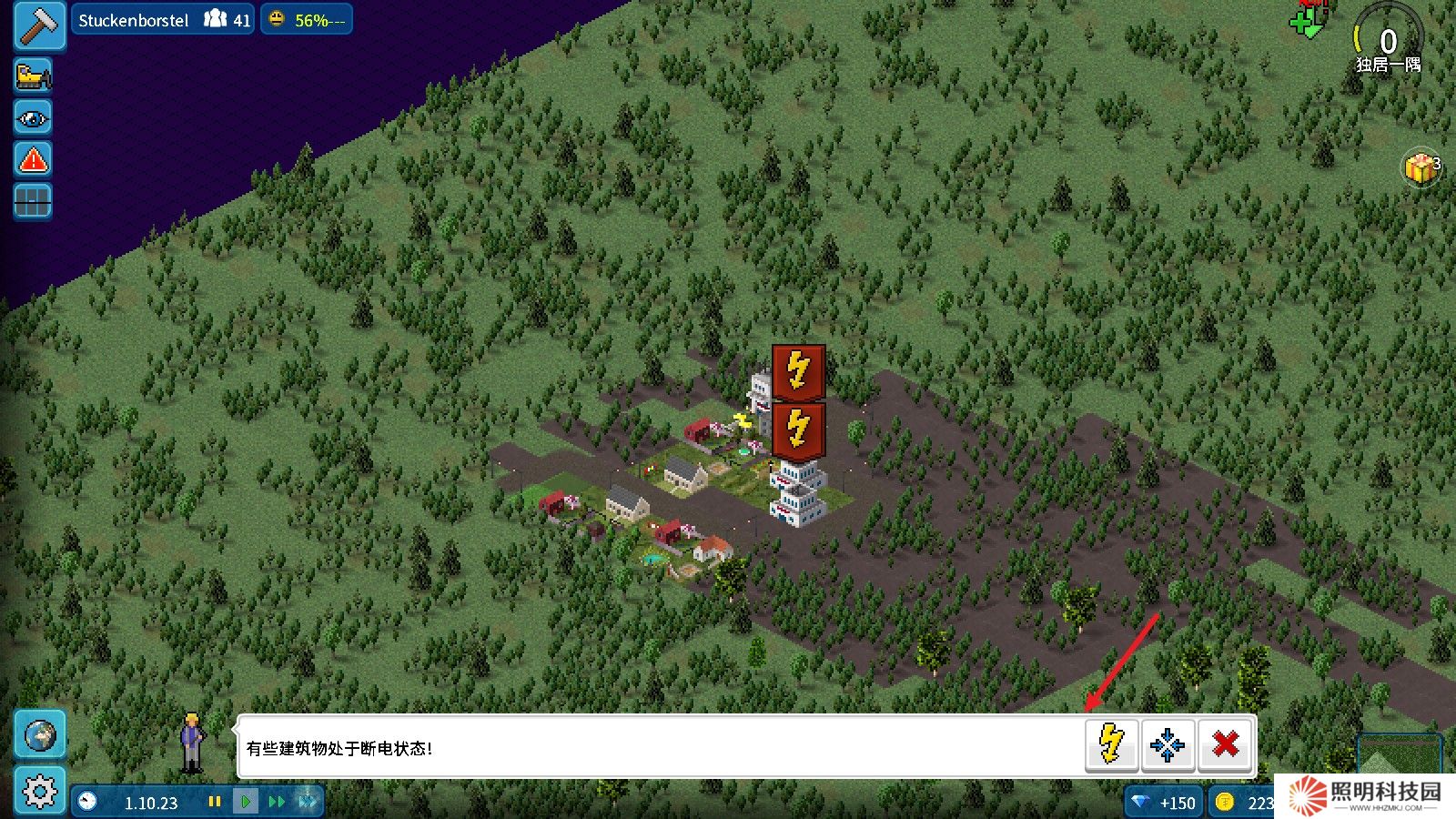Image resolution: width=1456 pixels, height=819 pixels.
Task: Pause the game simulation
Action: pyautogui.click(x=216, y=802)
